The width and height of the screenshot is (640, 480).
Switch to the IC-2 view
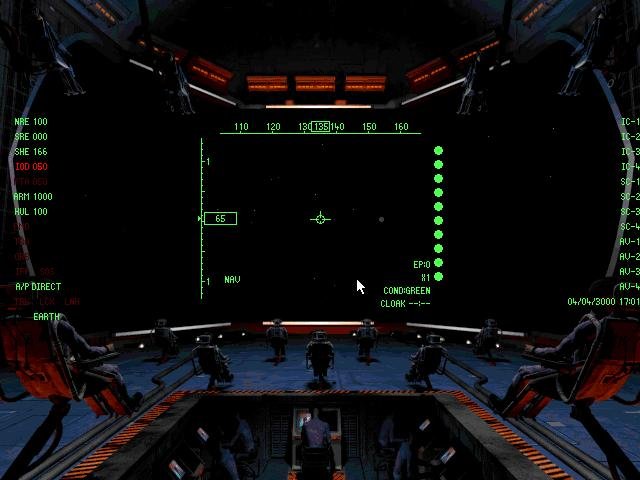tap(630, 137)
